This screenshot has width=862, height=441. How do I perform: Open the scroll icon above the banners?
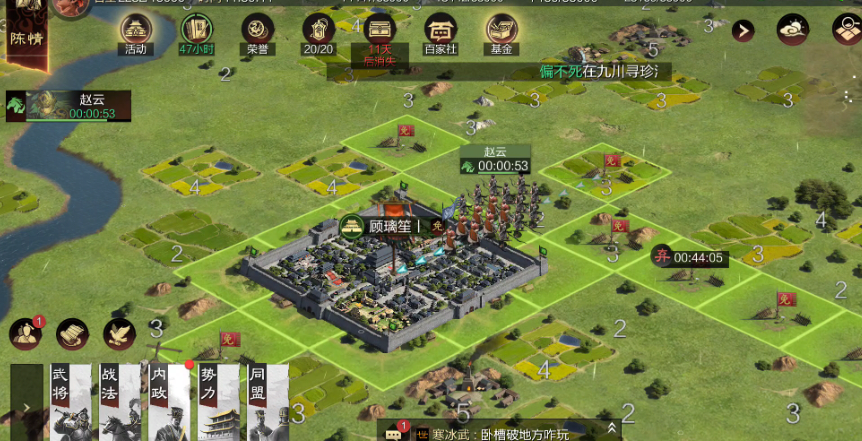(x=72, y=334)
